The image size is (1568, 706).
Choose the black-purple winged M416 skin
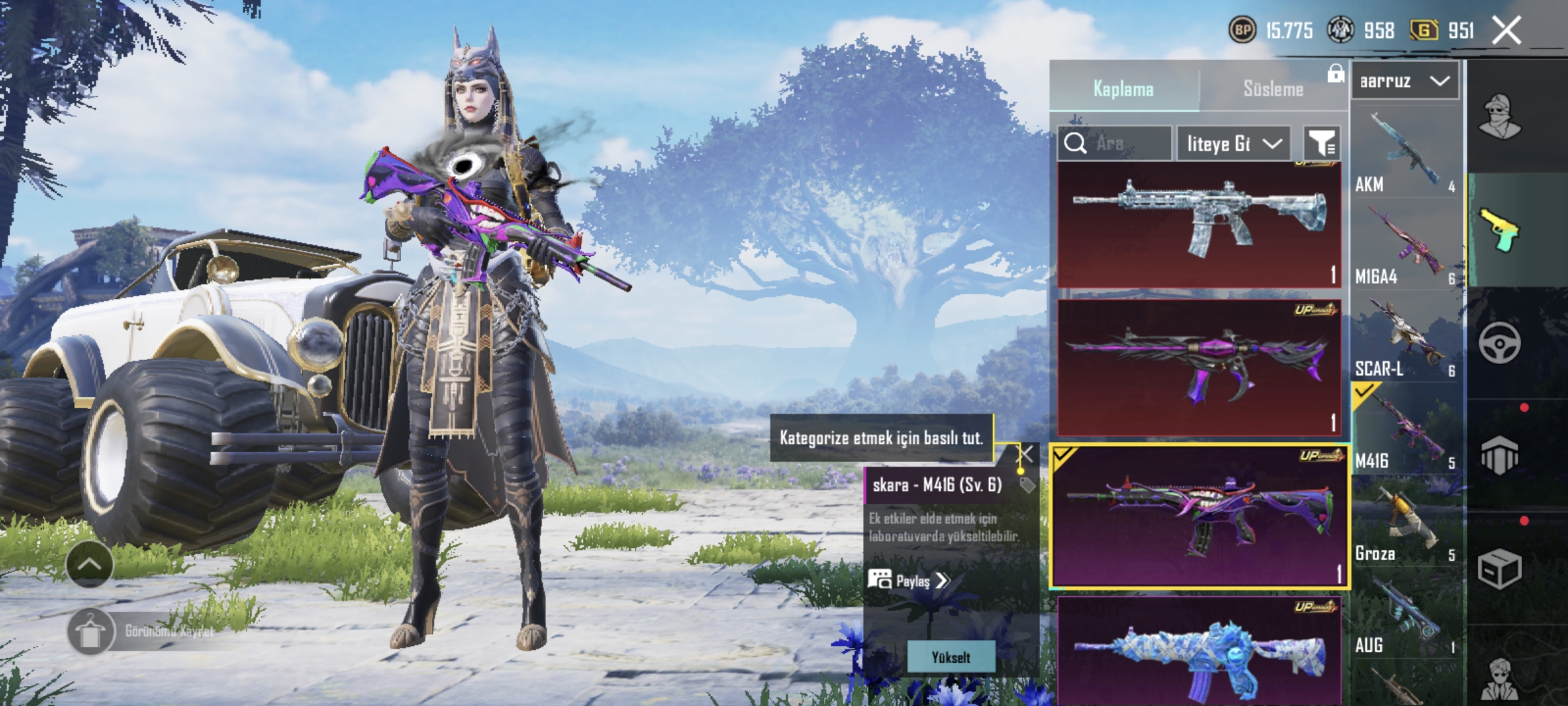click(1199, 367)
